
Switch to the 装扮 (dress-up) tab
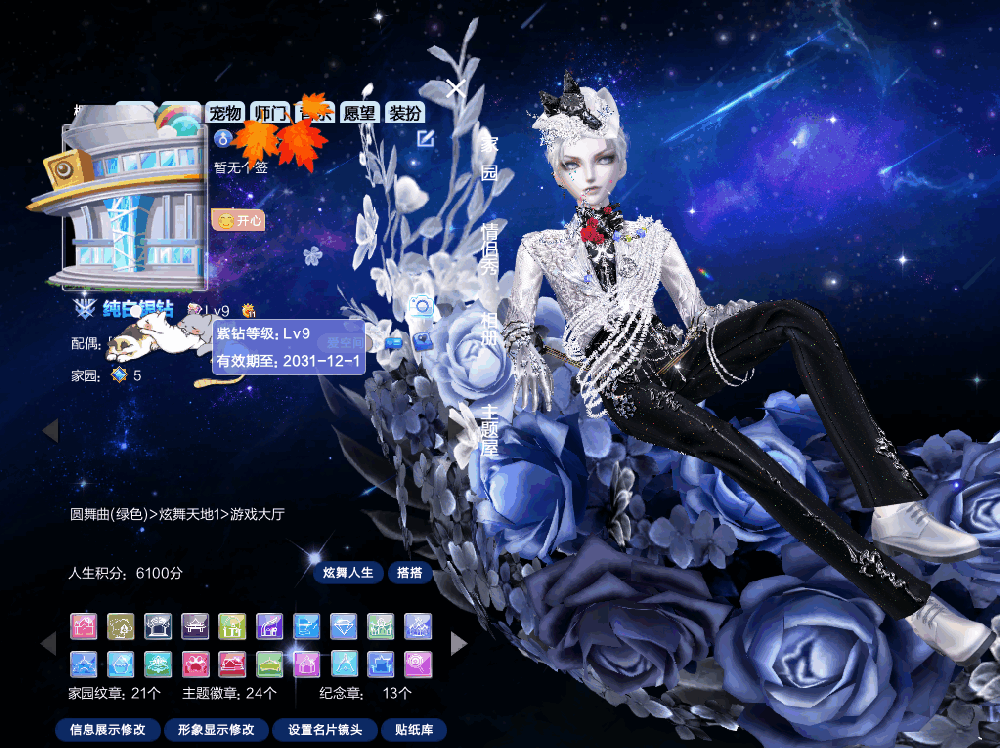click(404, 113)
